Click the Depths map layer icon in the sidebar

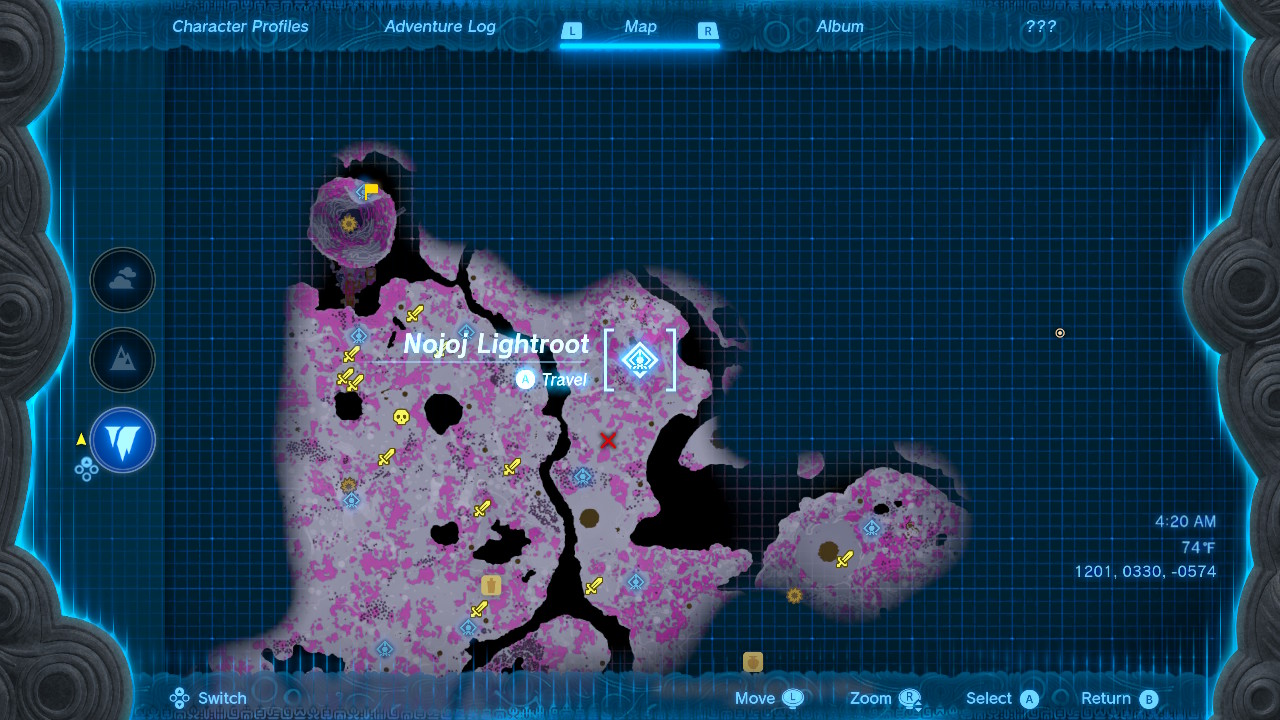(x=122, y=440)
